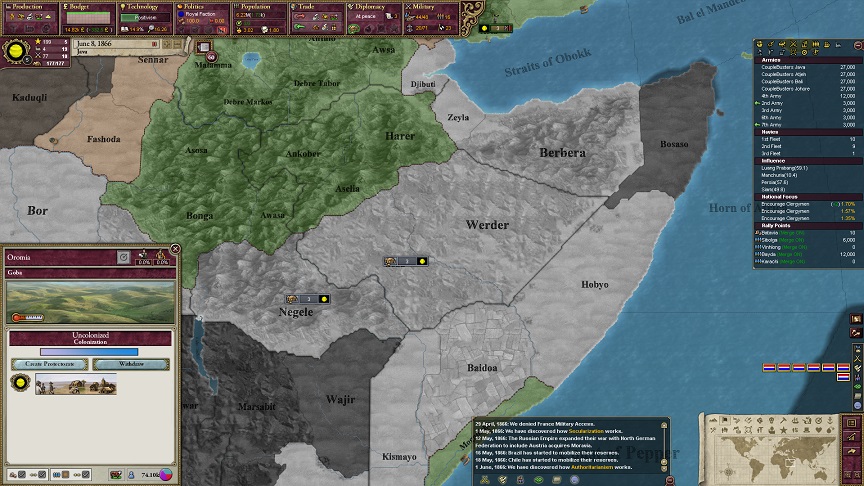This screenshot has height=486, width=864.
Task: Close the Oromia province panel
Action: point(175,248)
